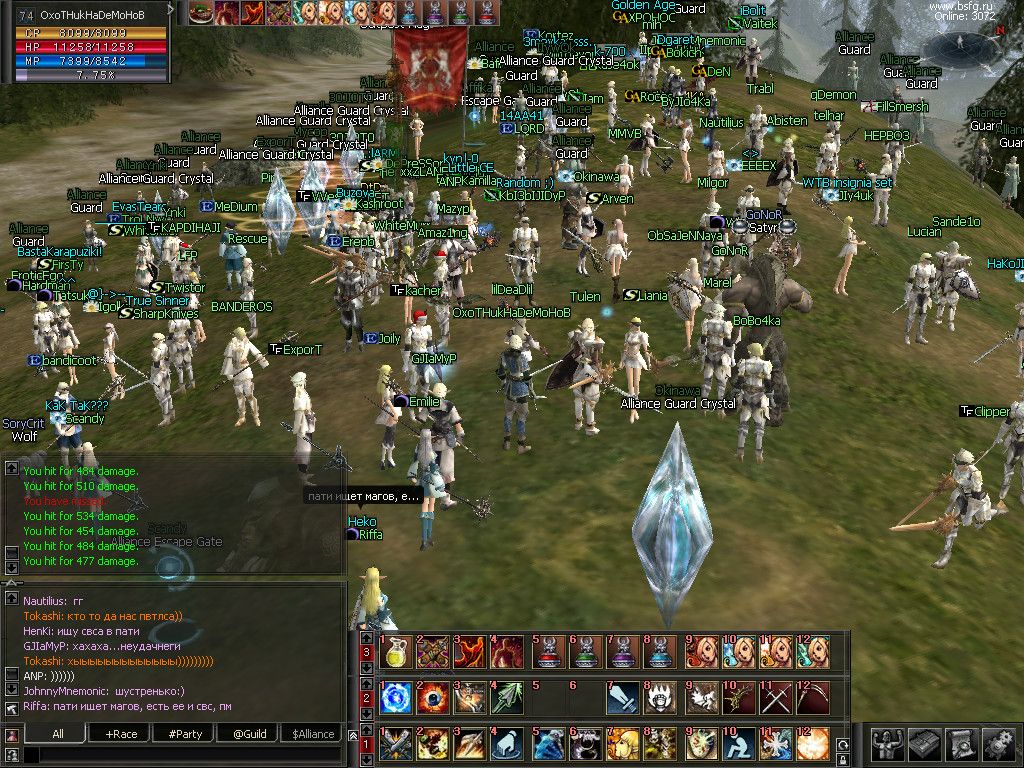Screen dimensions: 1024x768
Task: Select the #Party chat tab
Action: coord(184,733)
